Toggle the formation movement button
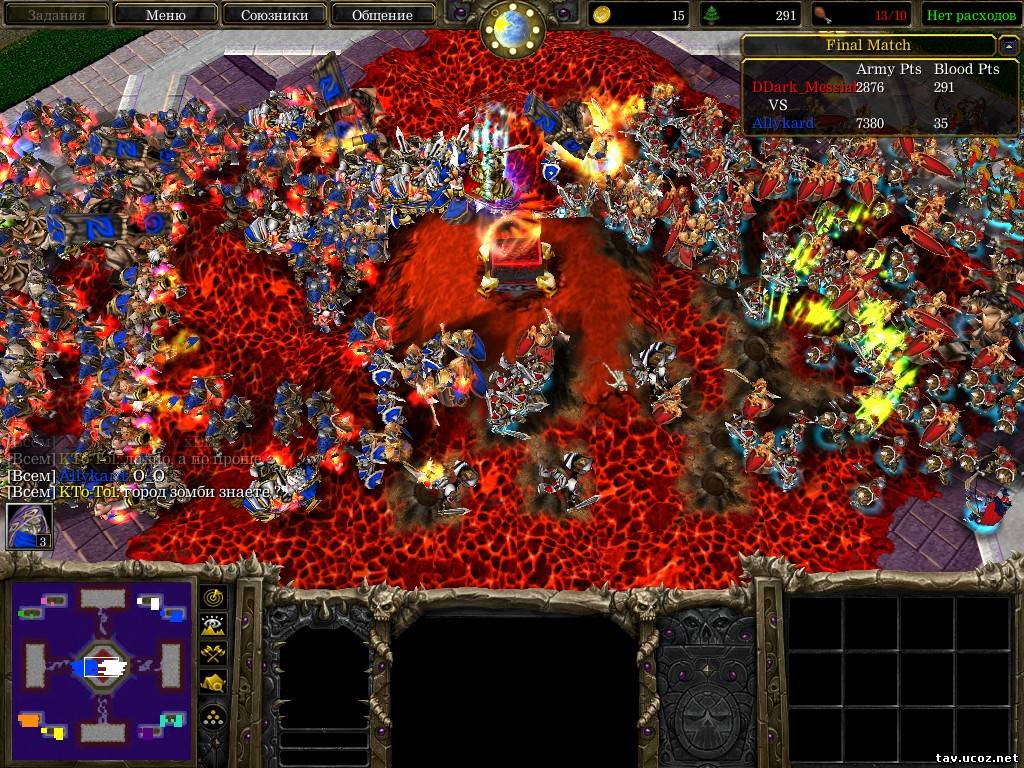1024x768 pixels. click(x=214, y=716)
